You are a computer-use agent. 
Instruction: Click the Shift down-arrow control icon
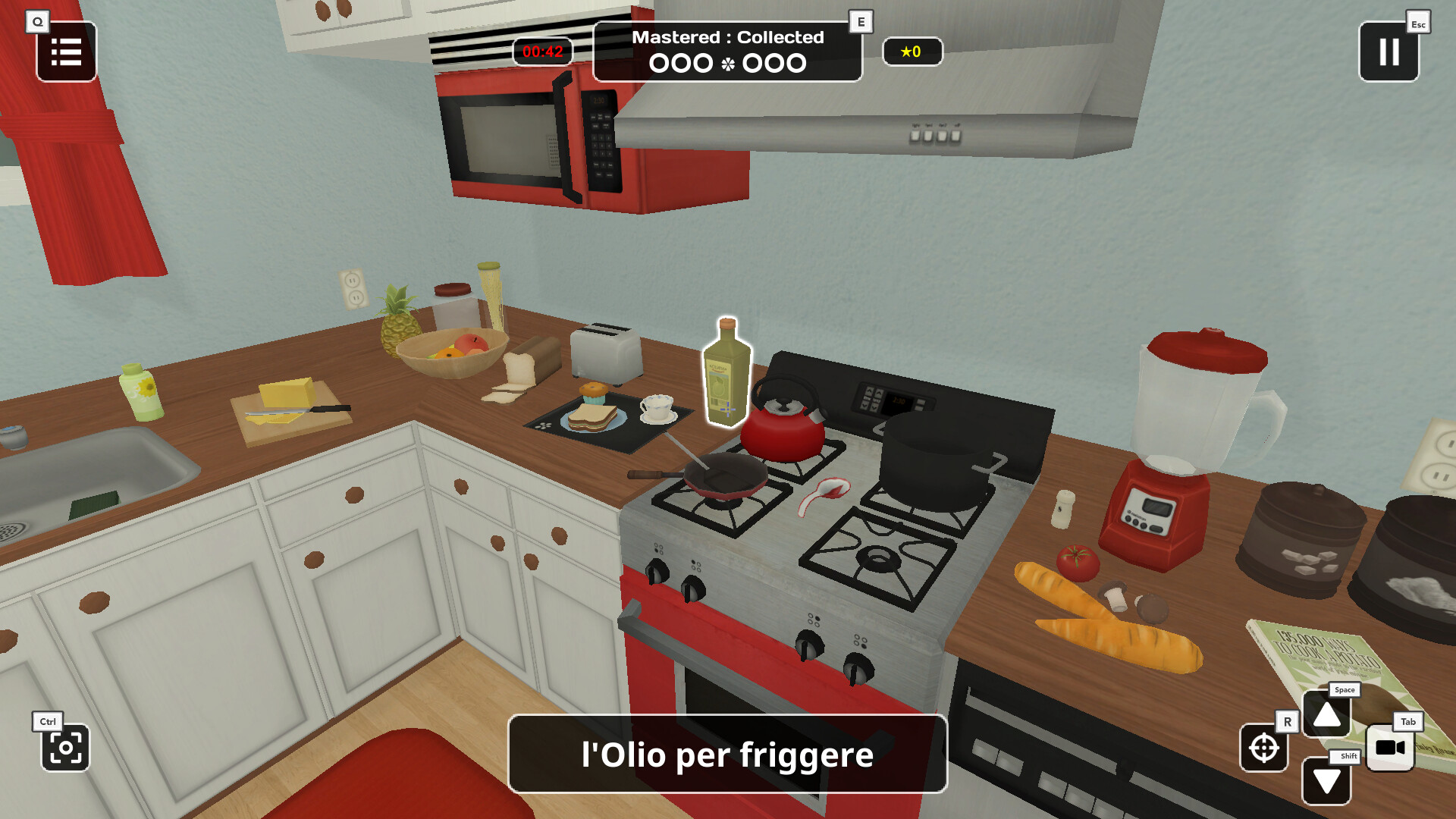[x=1326, y=780]
